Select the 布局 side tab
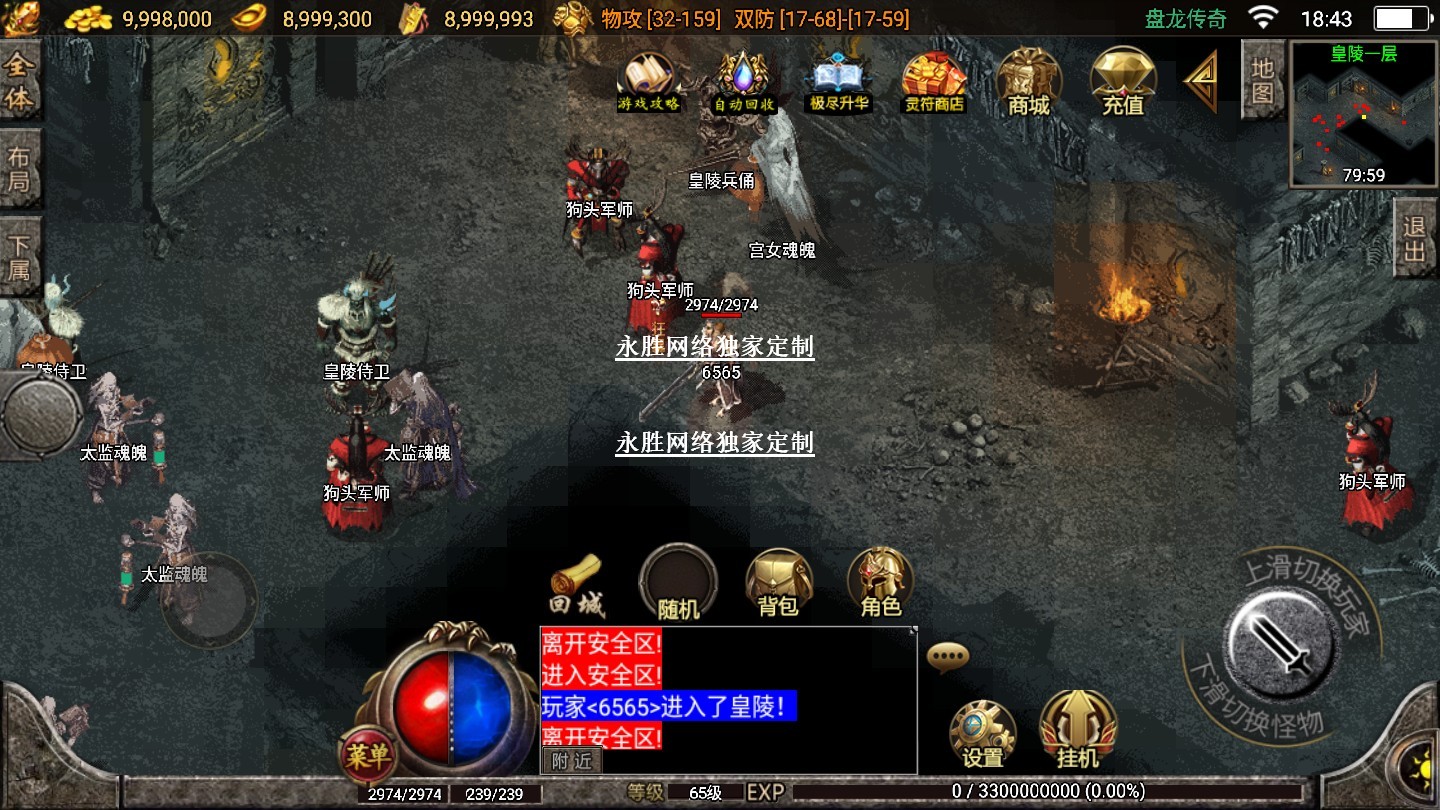This screenshot has width=1440, height=810. pos(19,170)
